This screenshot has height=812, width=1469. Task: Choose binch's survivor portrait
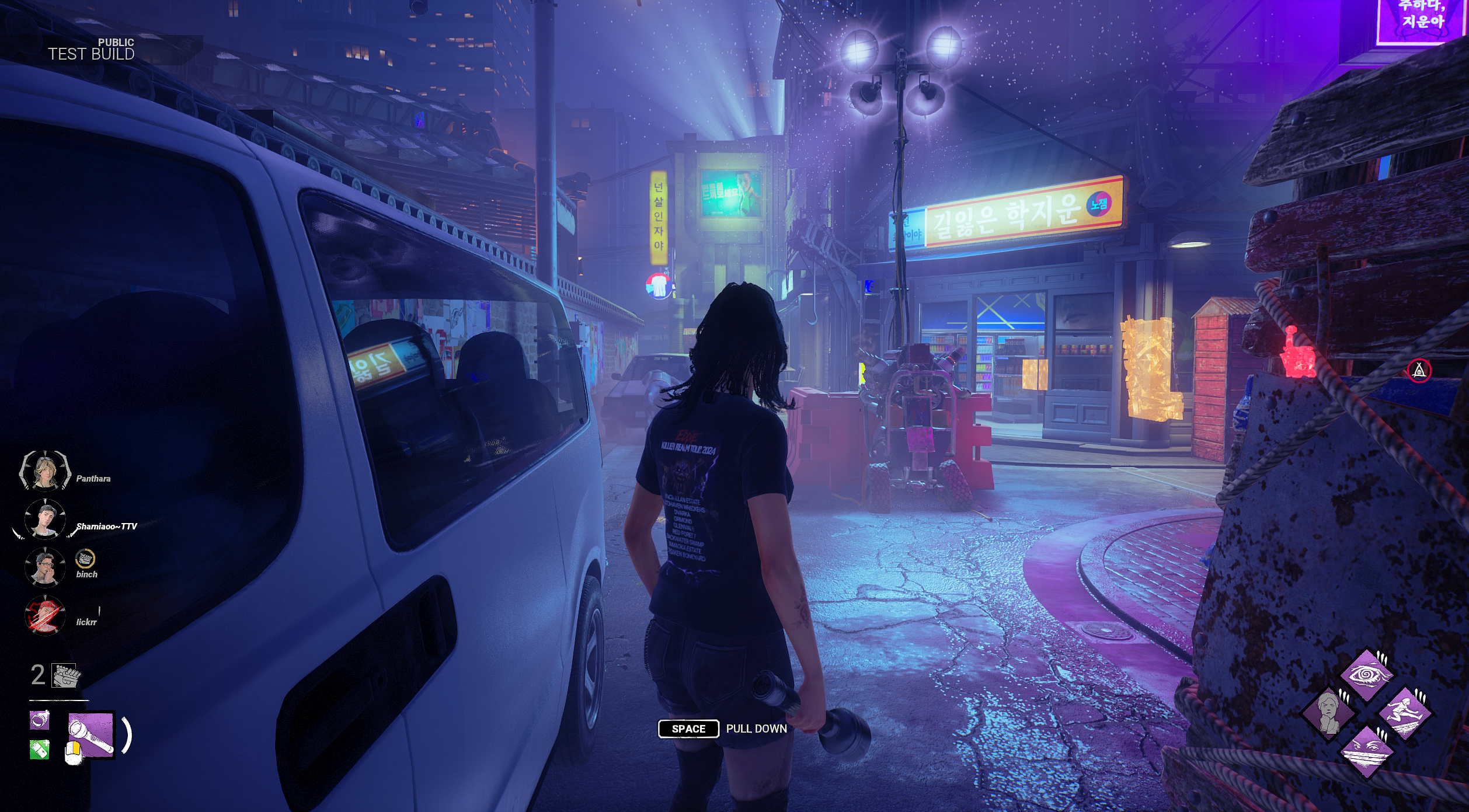click(x=45, y=566)
